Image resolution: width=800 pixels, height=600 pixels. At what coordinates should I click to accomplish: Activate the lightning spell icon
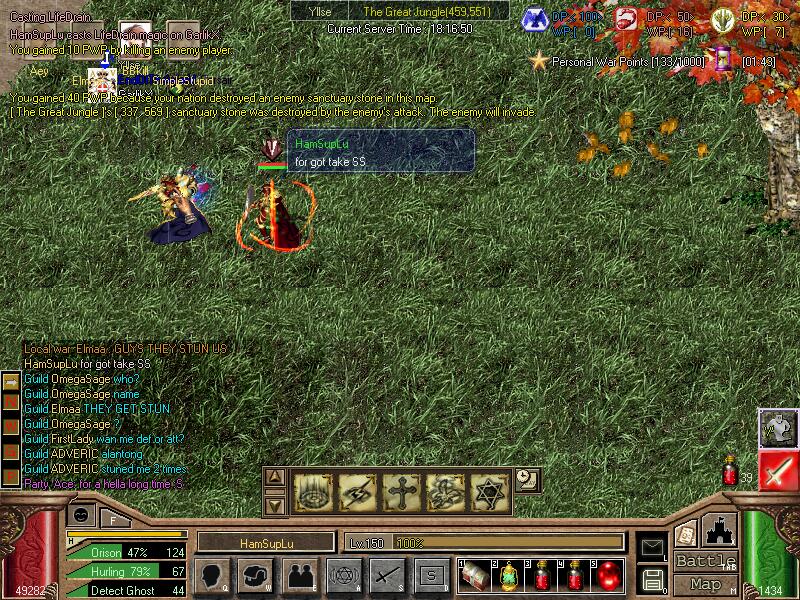coord(357,491)
